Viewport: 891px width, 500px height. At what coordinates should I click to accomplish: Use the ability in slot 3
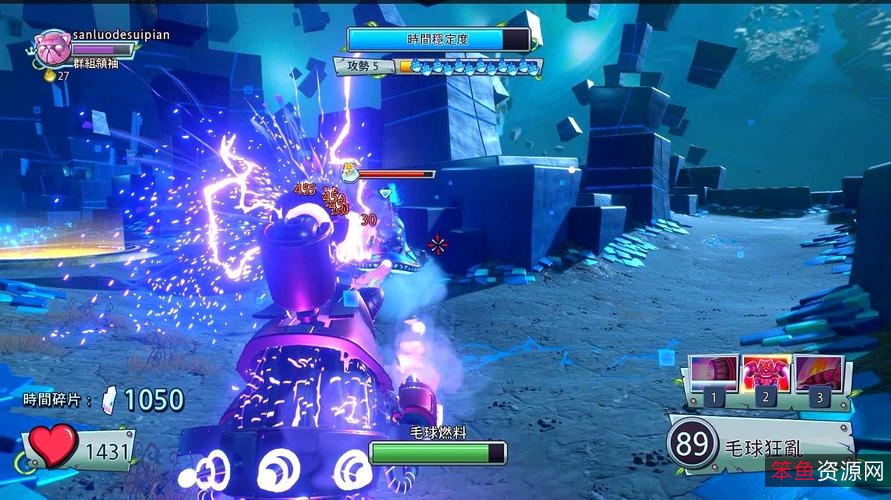(x=818, y=374)
